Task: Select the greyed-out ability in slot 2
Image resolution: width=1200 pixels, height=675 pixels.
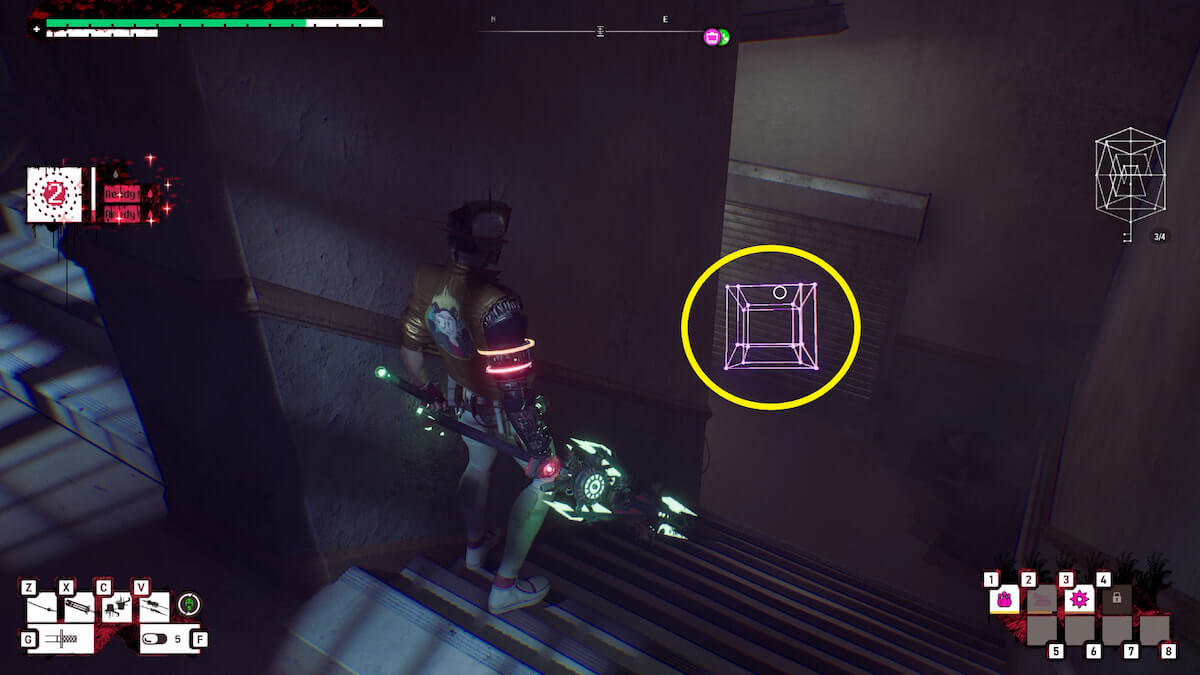Action: pyautogui.click(x=1041, y=600)
